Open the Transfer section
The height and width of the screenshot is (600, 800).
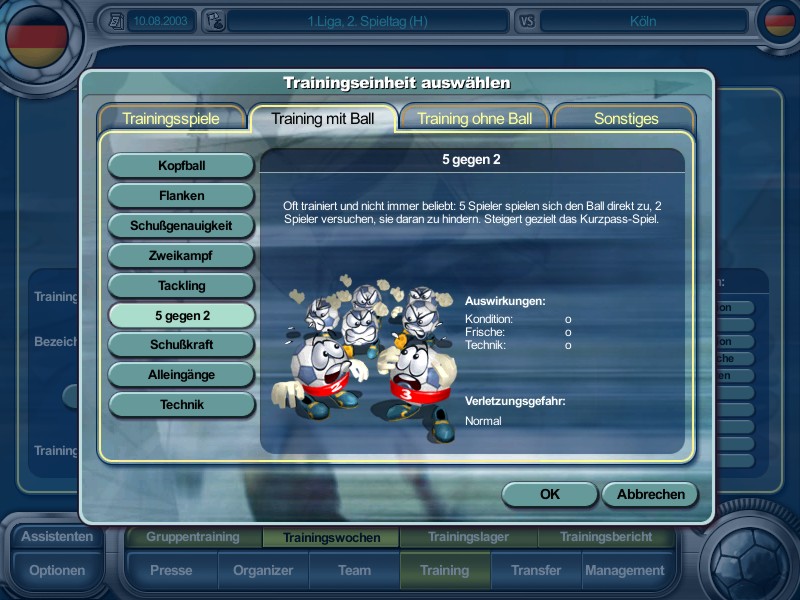pyautogui.click(x=535, y=570)
